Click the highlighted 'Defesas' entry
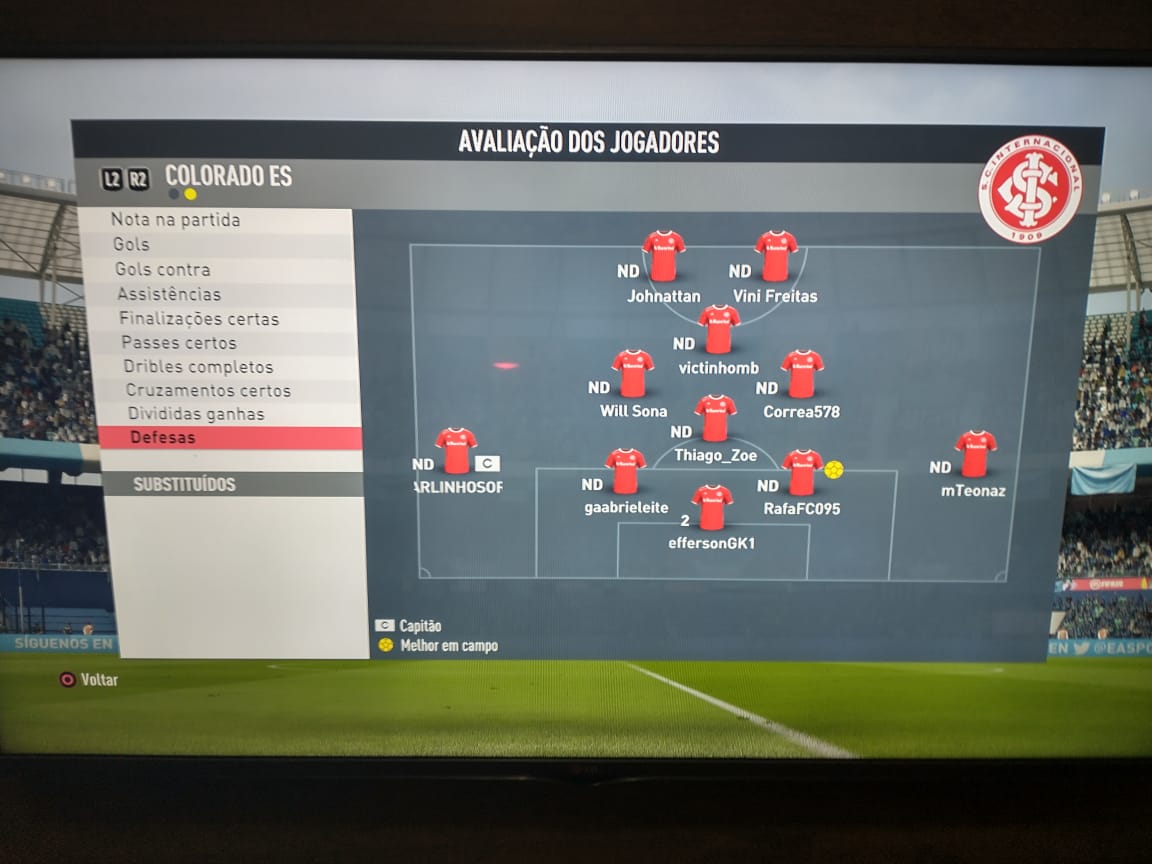The height and width of the screenshot is (864, 1152). click(163, 438)
